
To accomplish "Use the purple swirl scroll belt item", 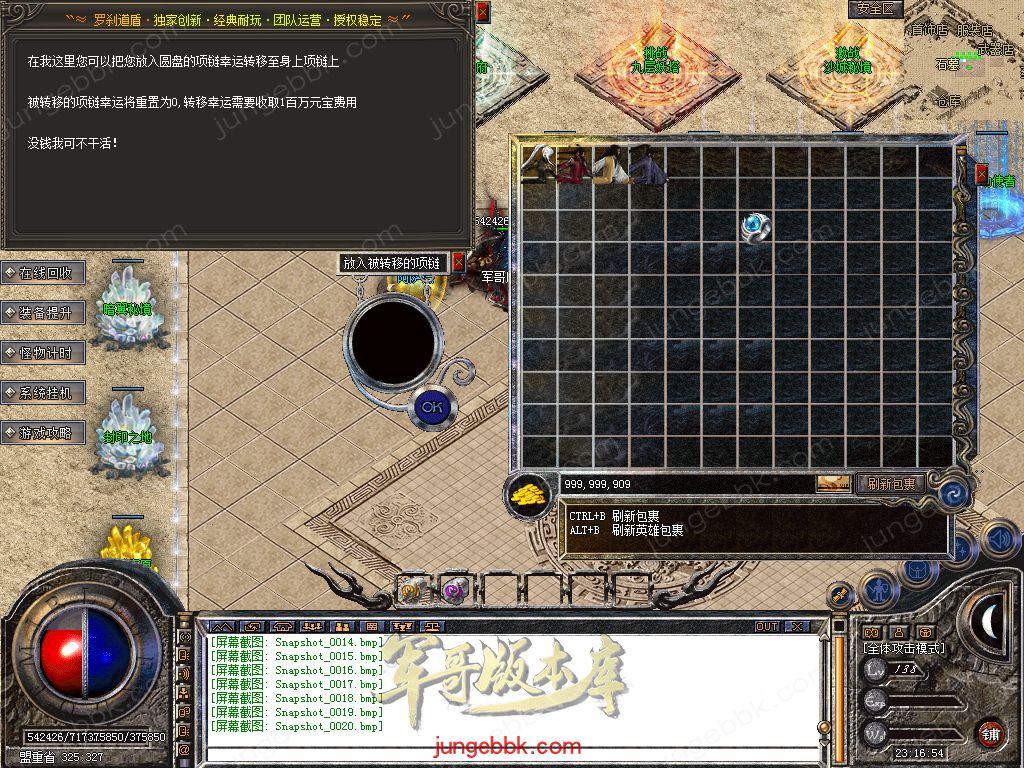I will 456,590.
